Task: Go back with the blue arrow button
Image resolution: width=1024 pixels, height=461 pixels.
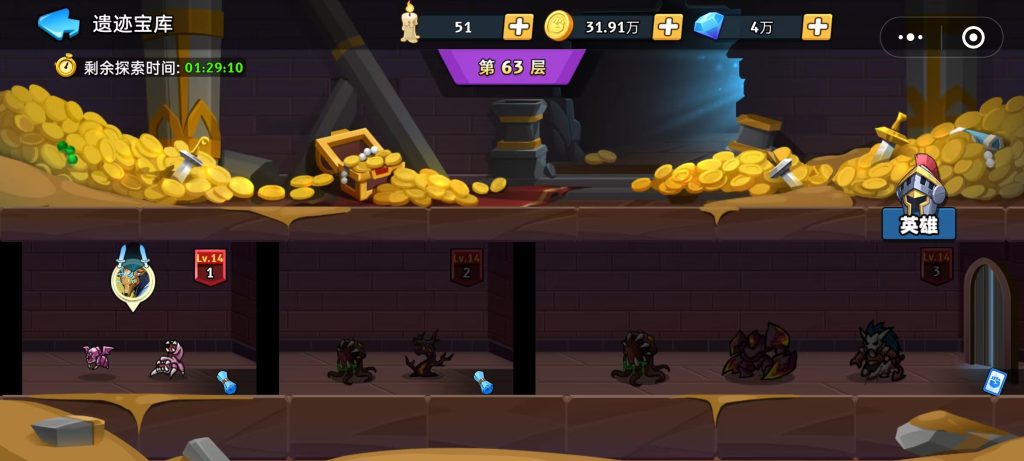Action: tap(58, 23)
